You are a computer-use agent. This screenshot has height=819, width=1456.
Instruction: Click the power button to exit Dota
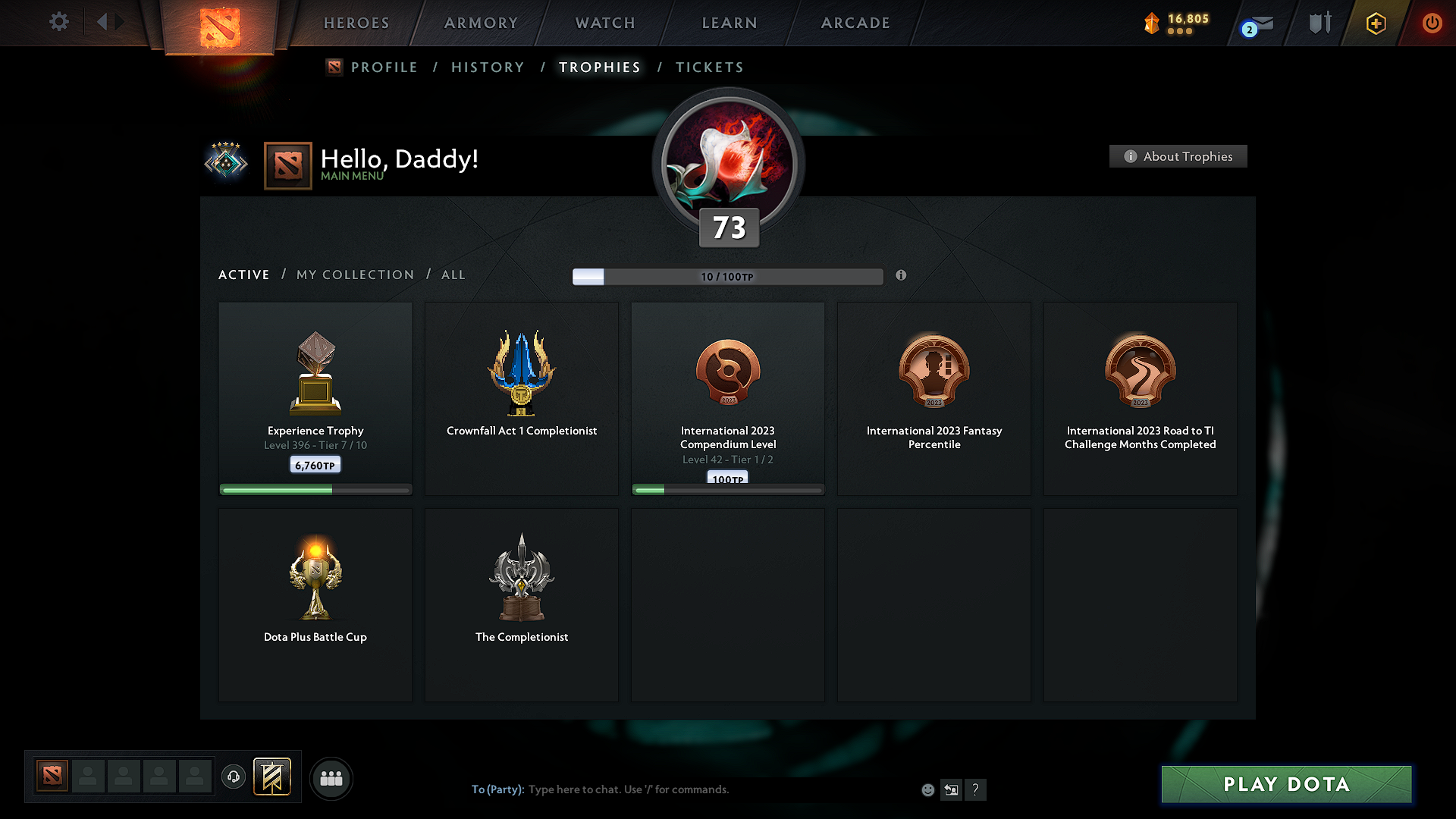point(1432,23)
